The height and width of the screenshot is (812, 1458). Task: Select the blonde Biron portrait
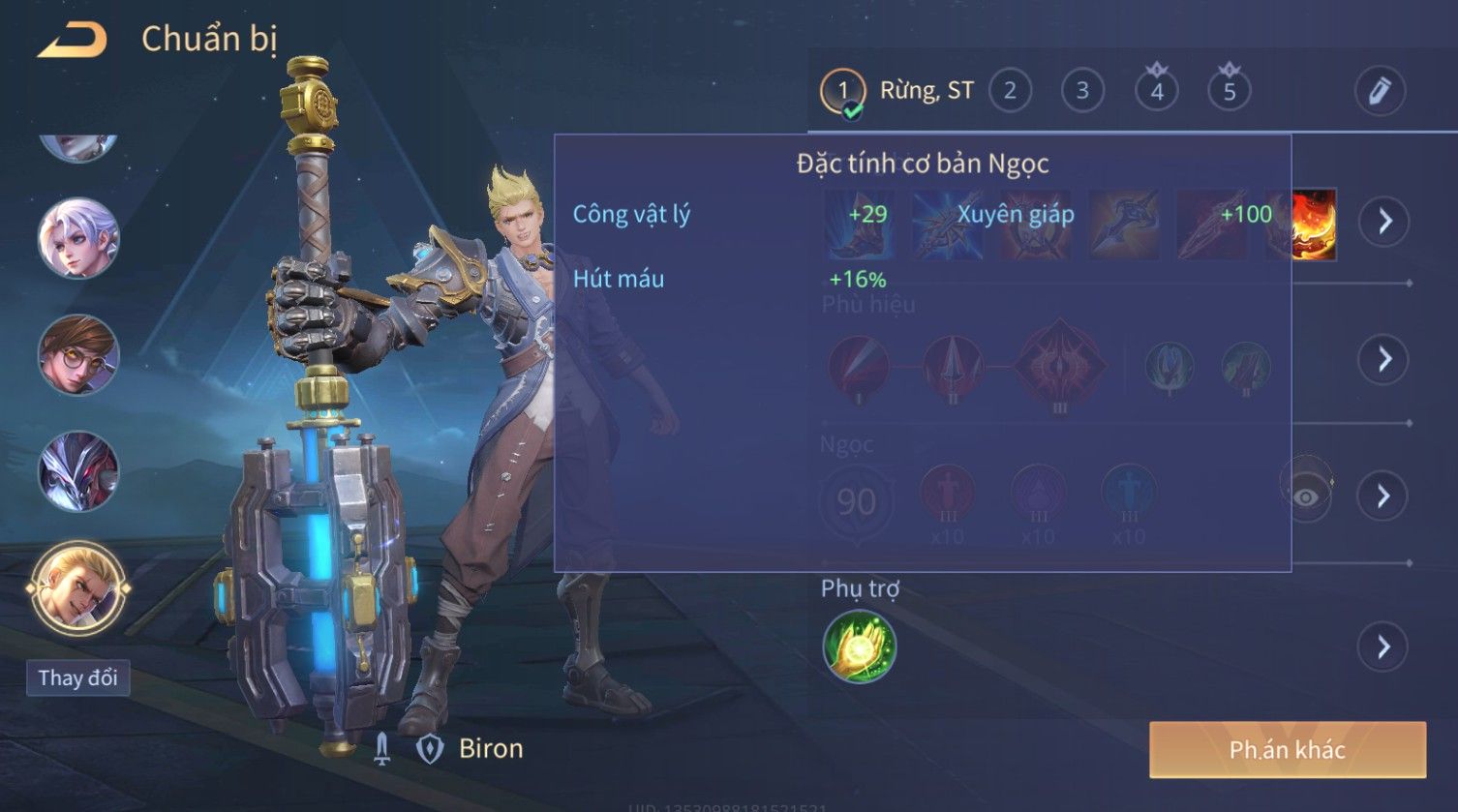pos(78,587)
